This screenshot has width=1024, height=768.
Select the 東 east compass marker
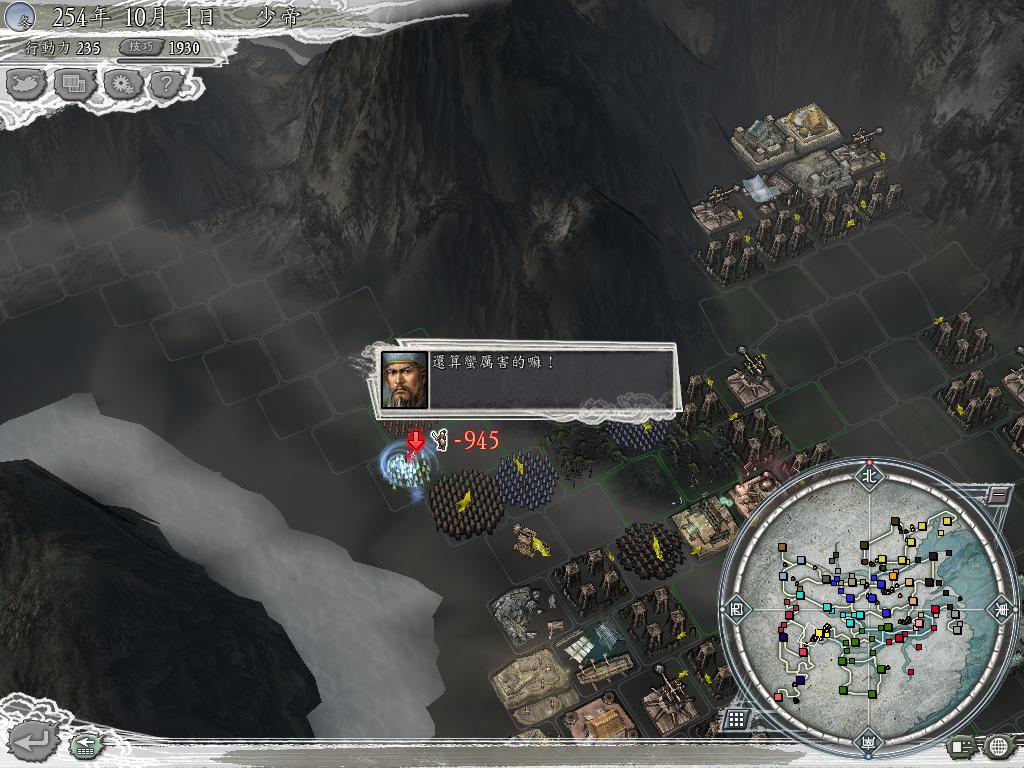999,607
